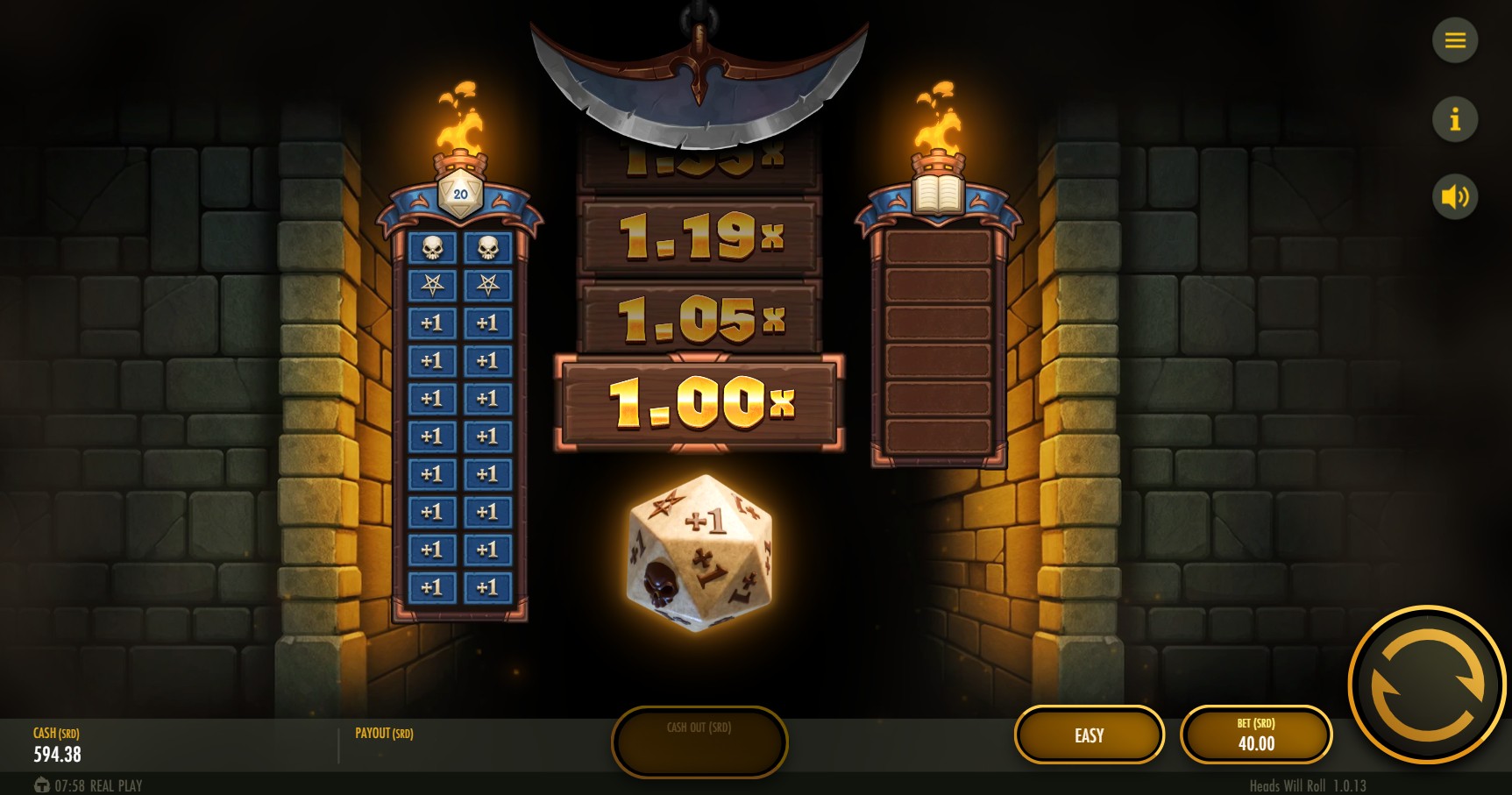Switch the EASY difficulty setting
This screenshot has width=1512, height=795.
[1090, 735]
